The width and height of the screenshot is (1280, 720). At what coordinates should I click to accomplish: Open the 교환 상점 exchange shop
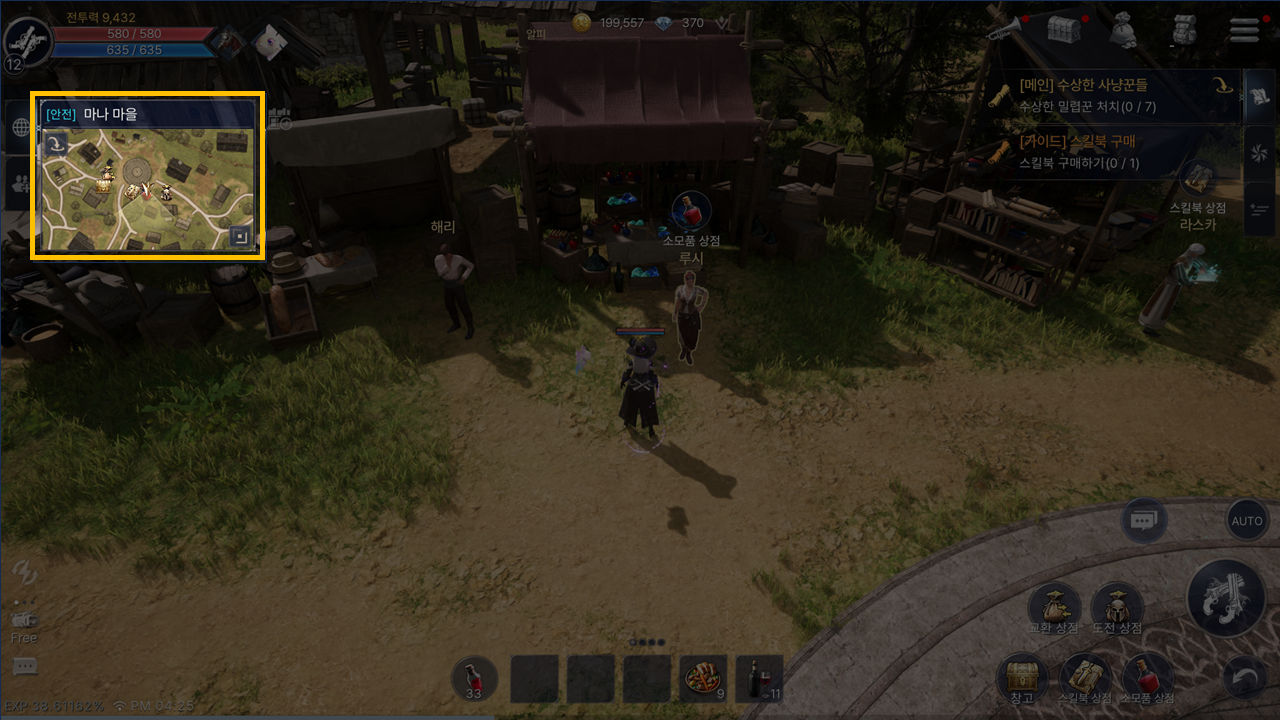click(x=1054, y=607)
